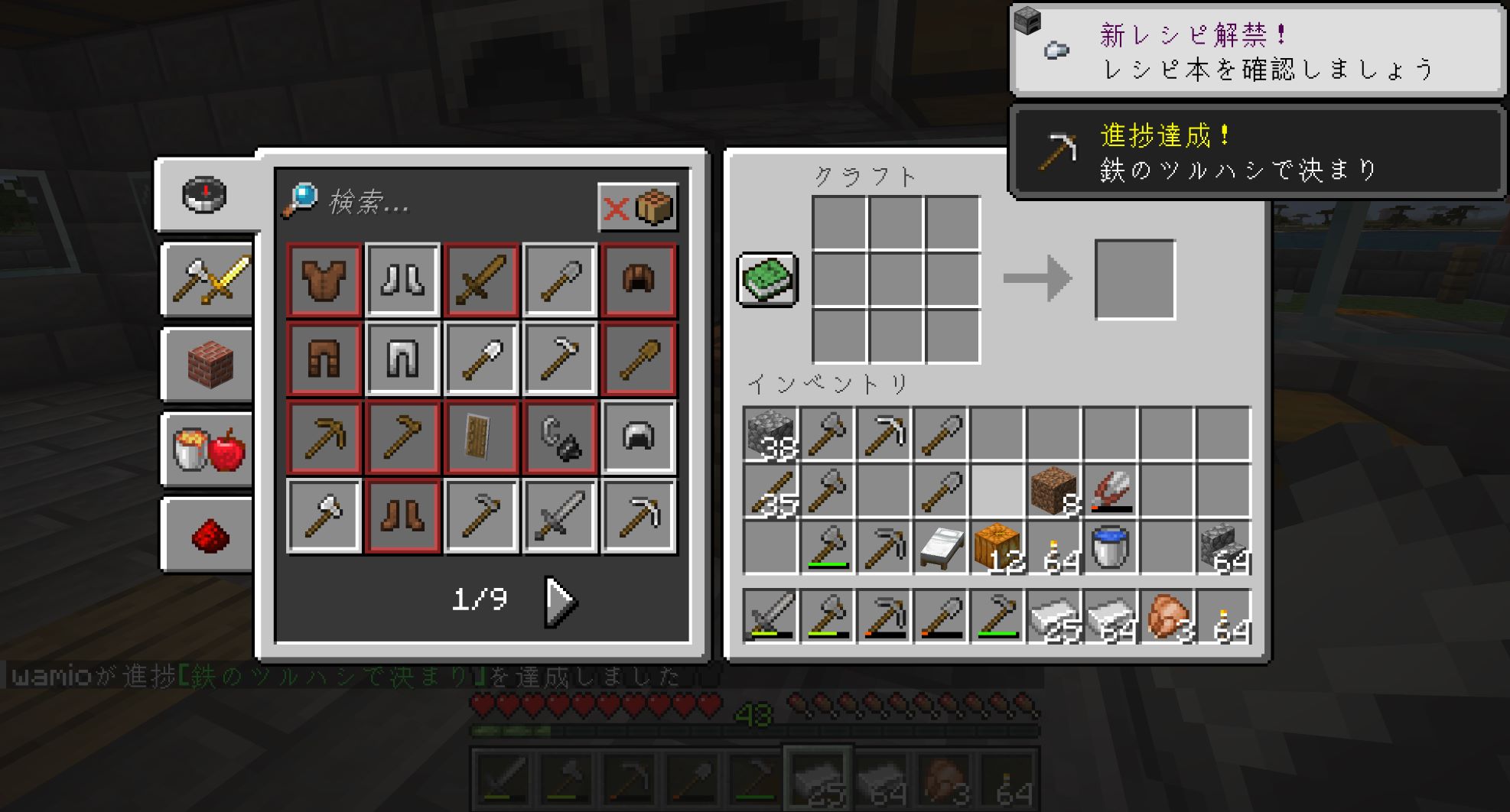
Task: Toggle the craftable-only recipe filter
Action: click(637, 206)
